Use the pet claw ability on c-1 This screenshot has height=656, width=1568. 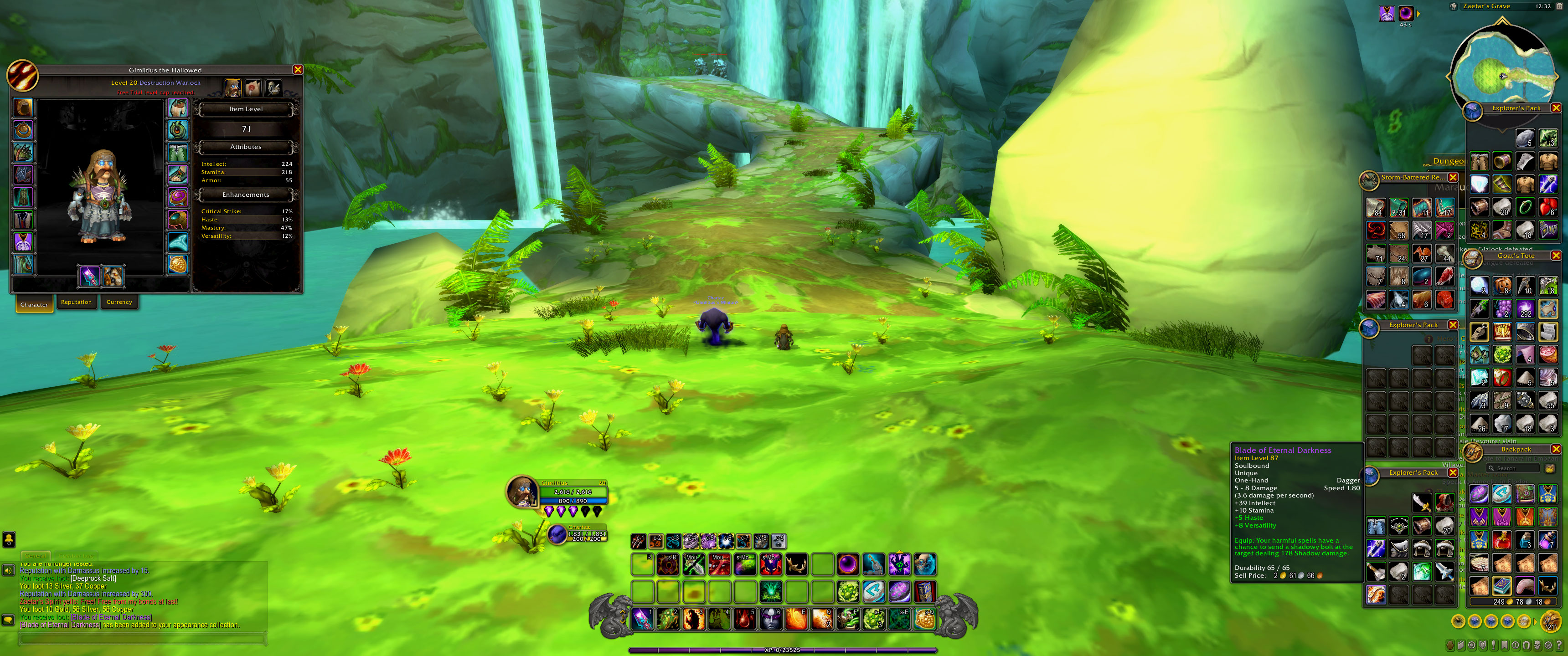[638, 540]
